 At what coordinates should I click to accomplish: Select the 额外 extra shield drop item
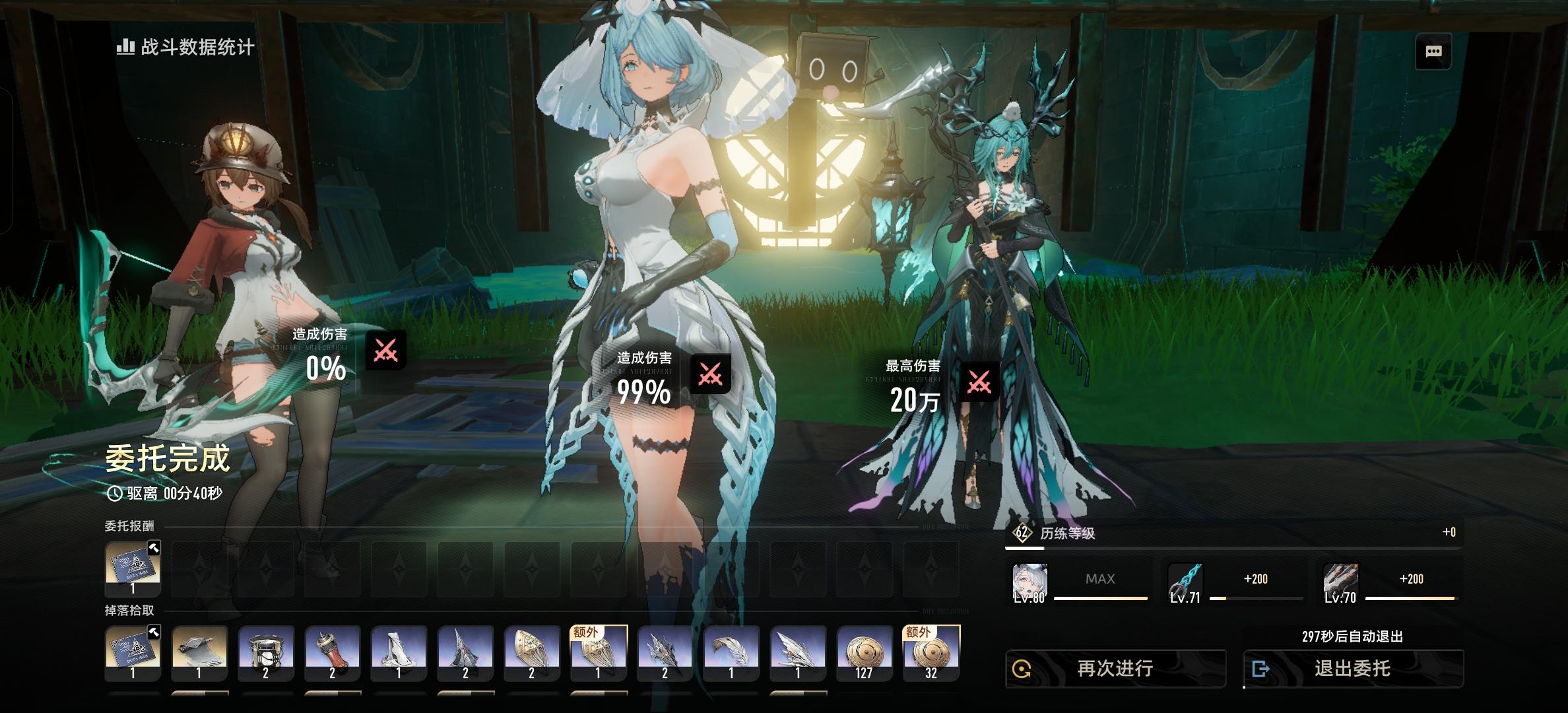(597, 654)
